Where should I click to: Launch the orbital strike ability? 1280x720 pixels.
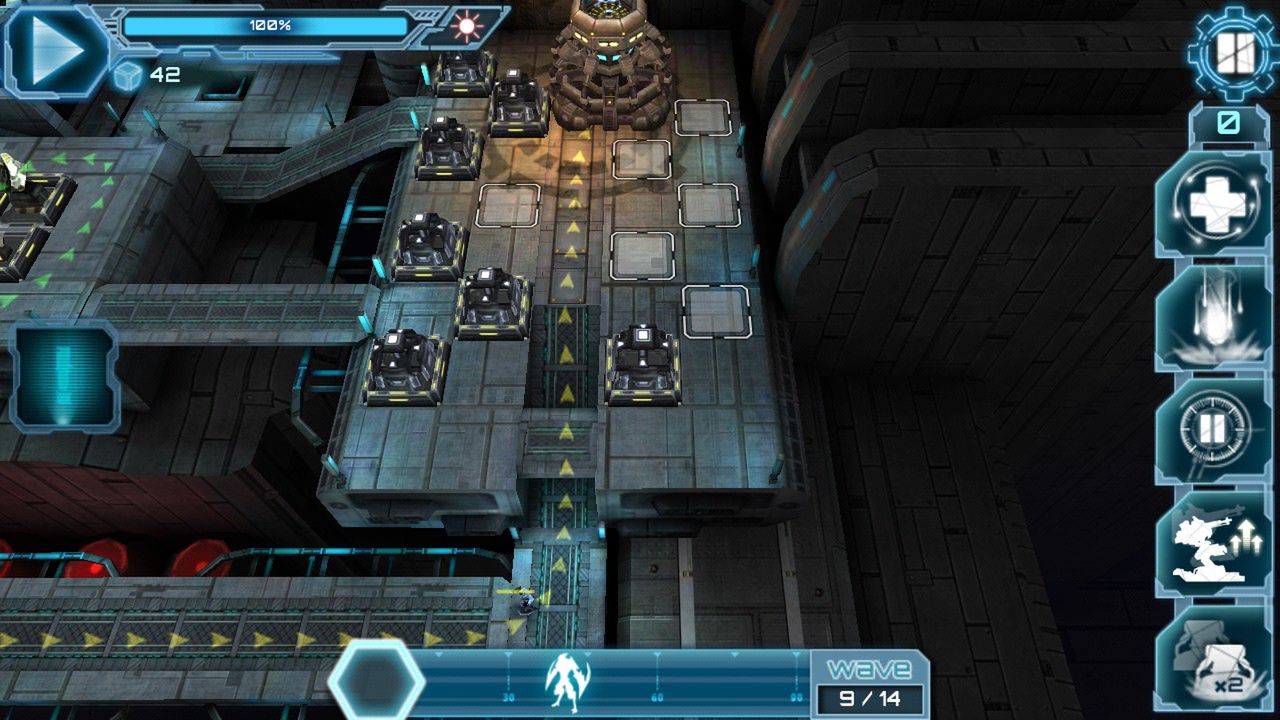(1213, 317)
